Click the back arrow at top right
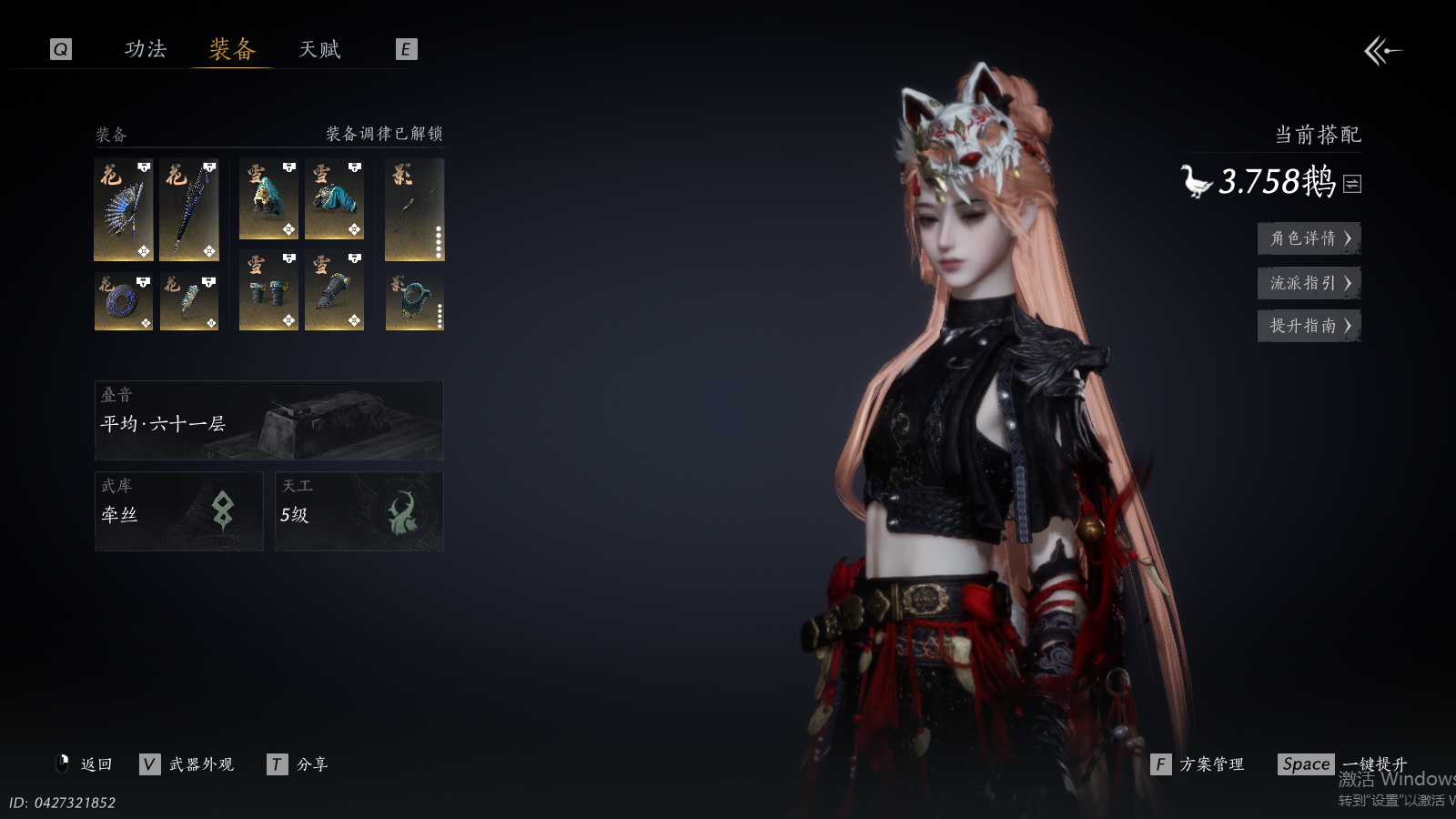This screenshot has width=1456, height=819. (1382, 51)
